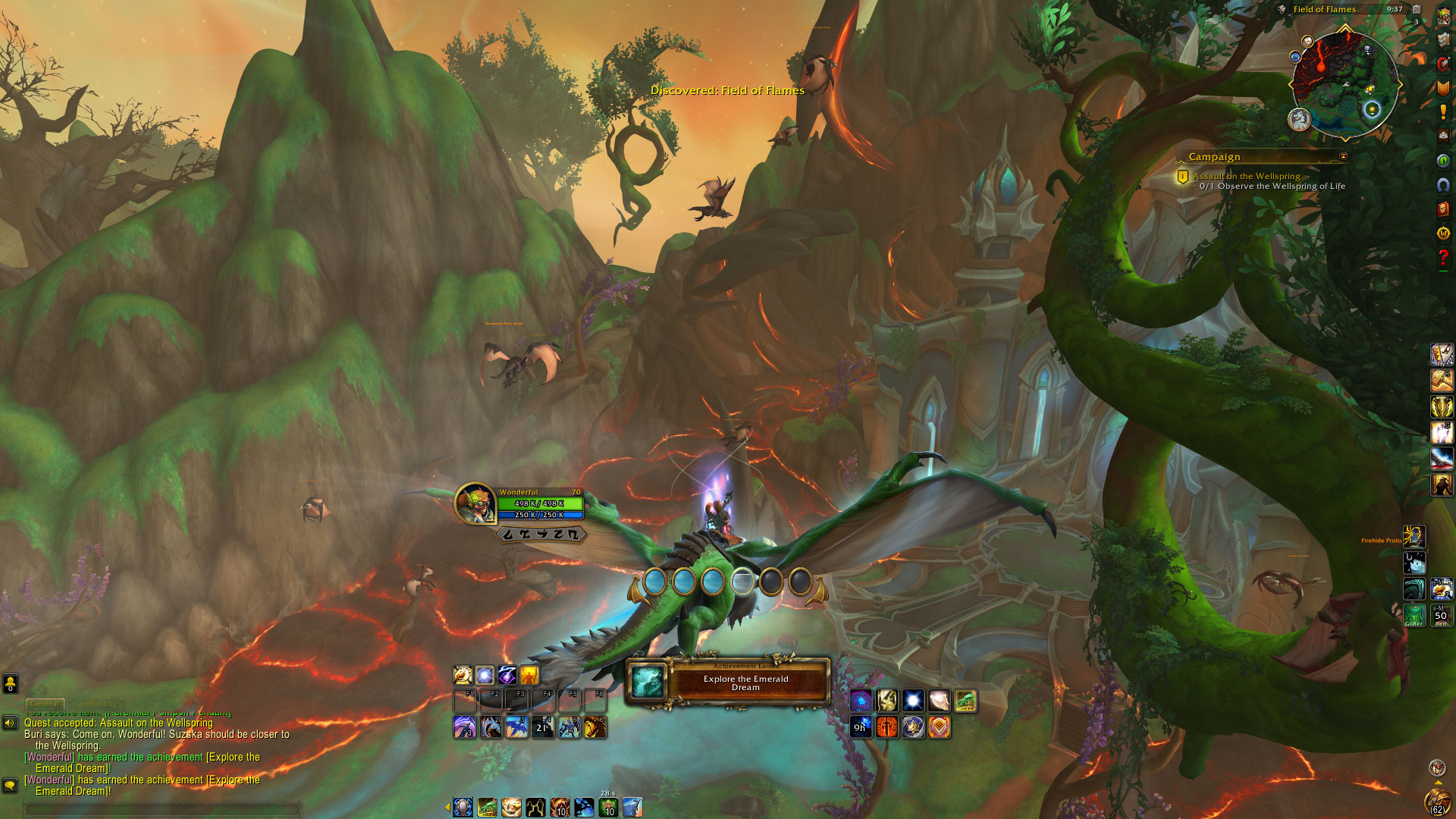Use the Glider item button
This screenshot has width=1456, height=819.
[x=1414, y=614]
